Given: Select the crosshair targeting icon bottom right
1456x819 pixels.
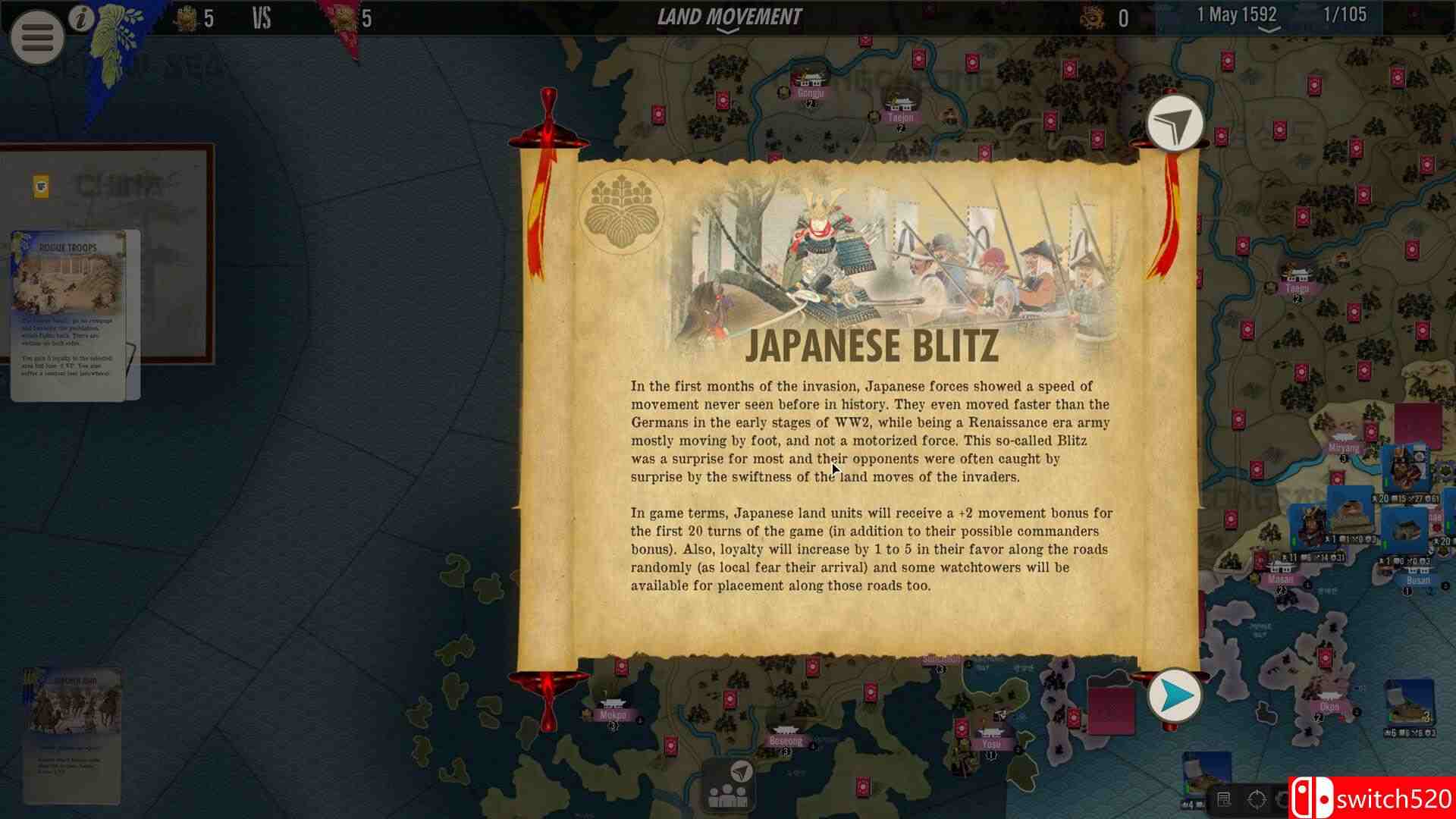Looking at the screenshot, I should point(1257,800).
